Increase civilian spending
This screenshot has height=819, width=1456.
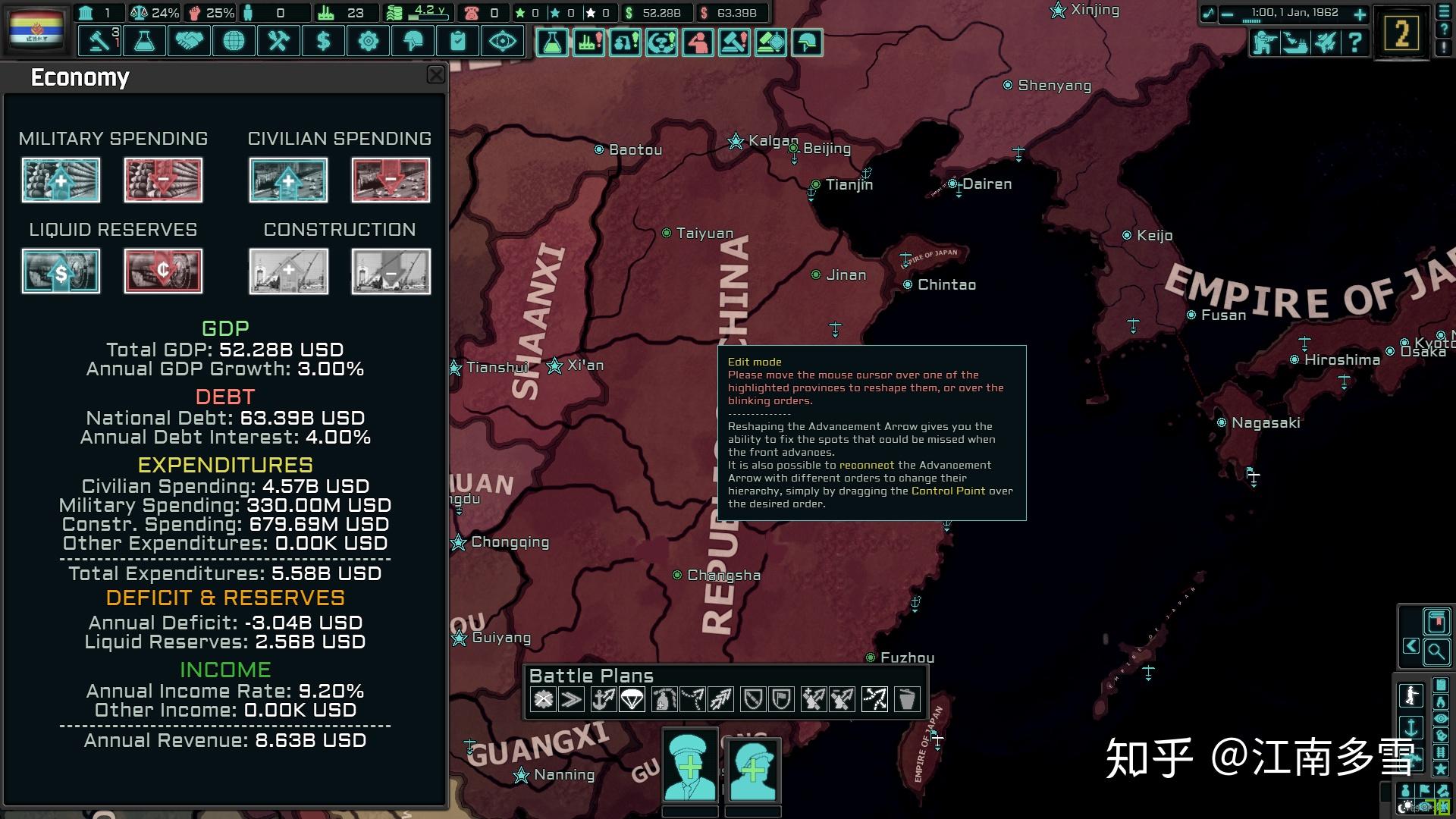[x=288, y=180]
